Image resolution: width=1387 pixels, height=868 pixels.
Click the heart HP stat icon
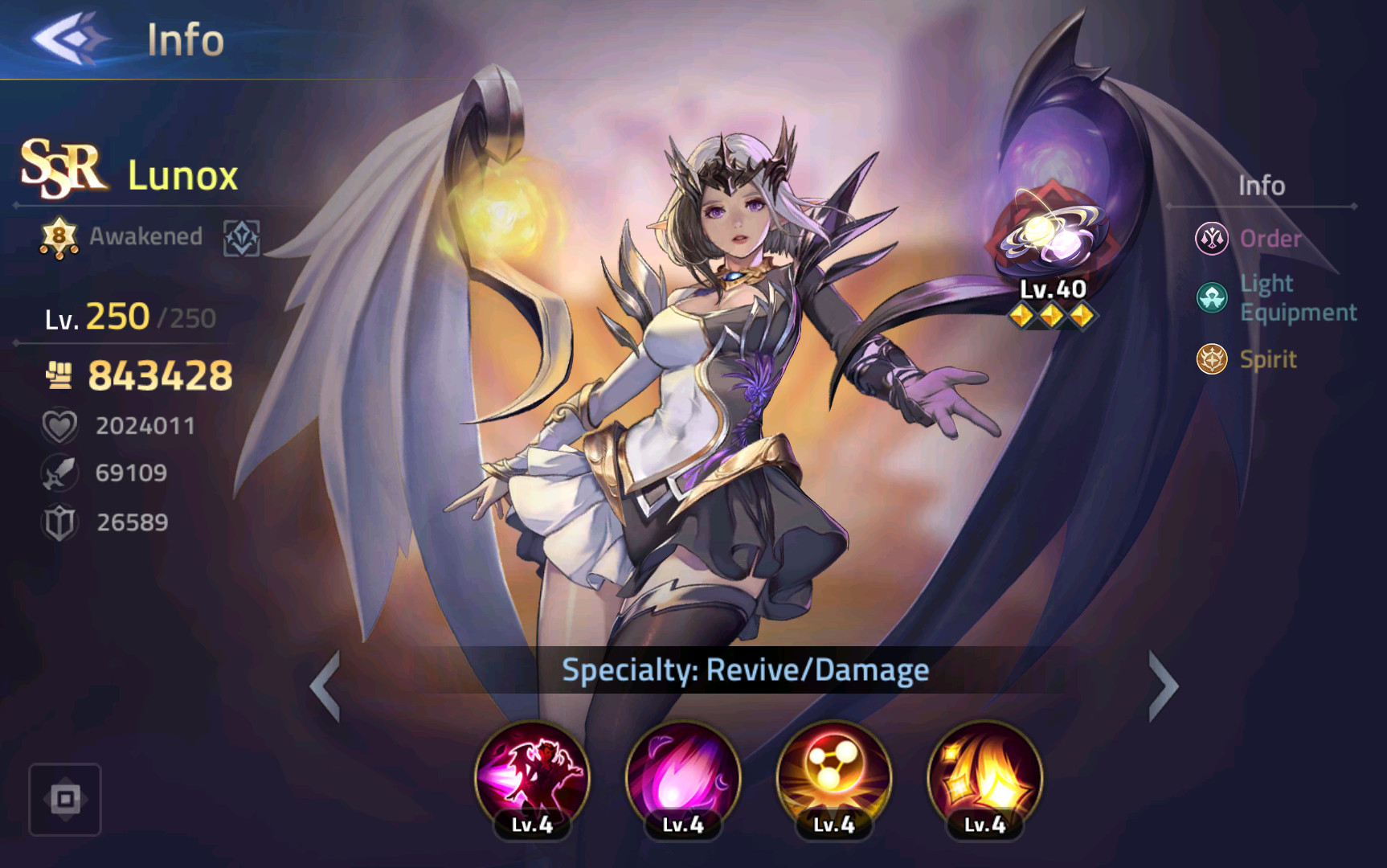click(x=59, y=424)
